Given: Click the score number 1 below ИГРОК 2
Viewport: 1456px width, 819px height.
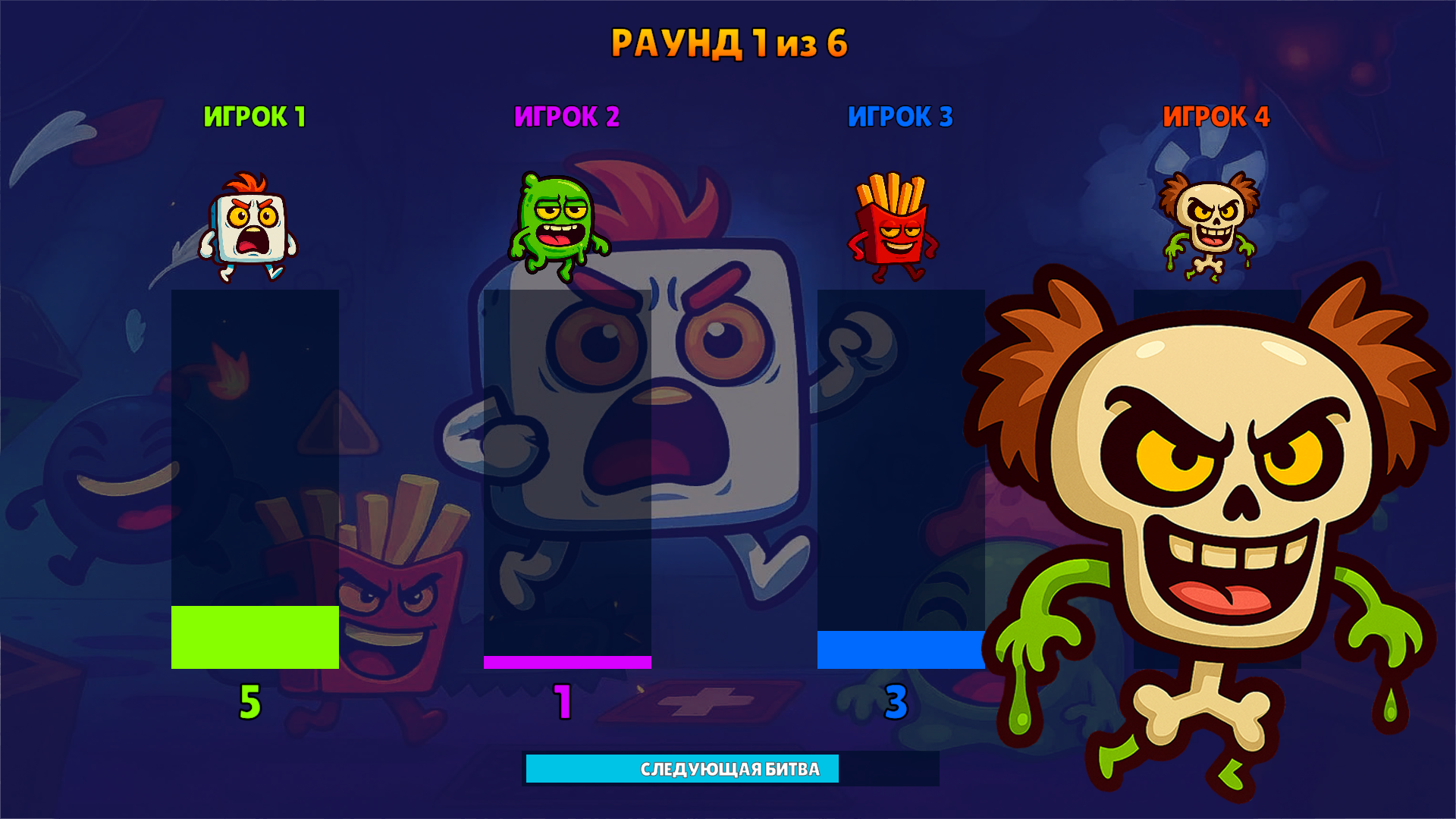Looking at the screenshot, I should (x=563, y=702).
